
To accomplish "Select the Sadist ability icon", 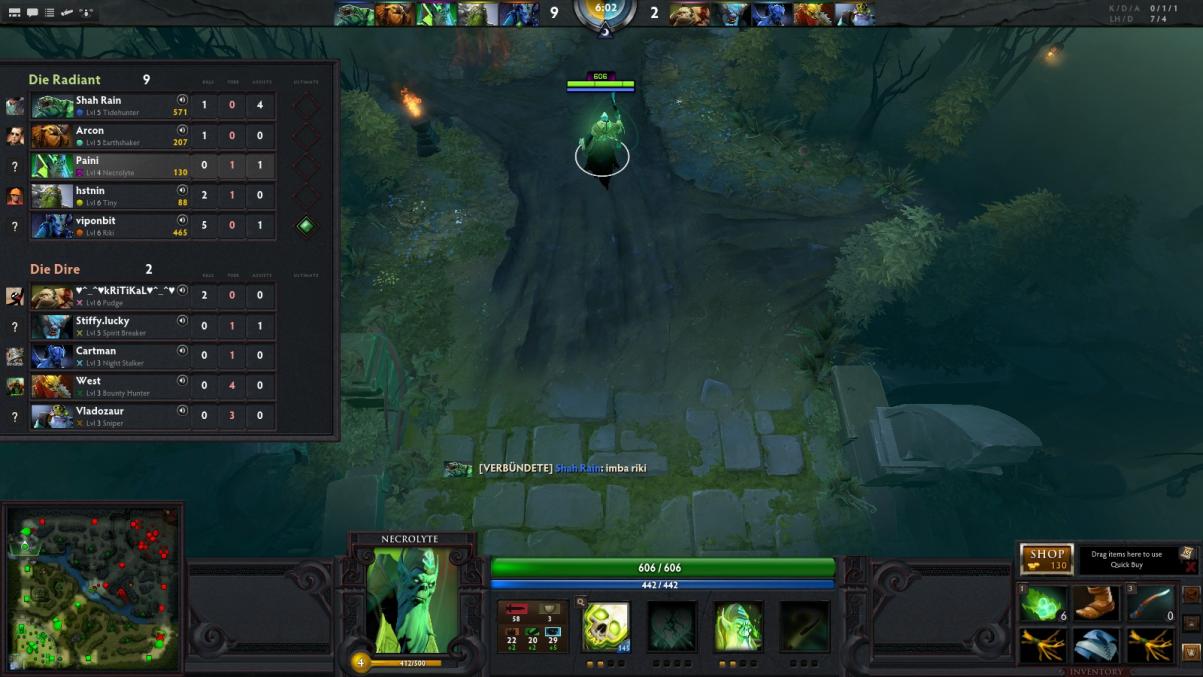I will 739,626.
